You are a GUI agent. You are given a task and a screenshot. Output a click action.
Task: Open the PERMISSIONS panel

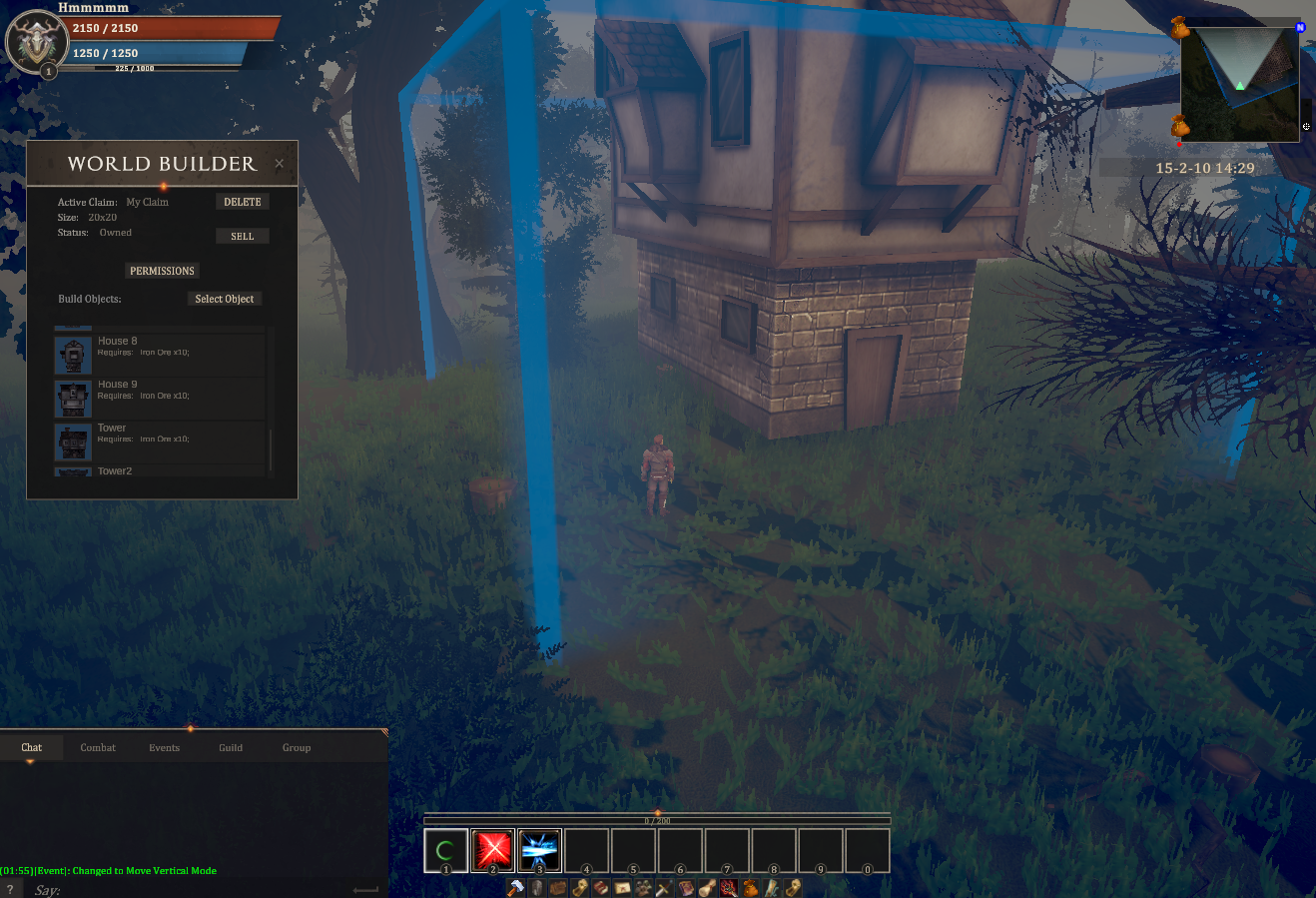coord(162,271)
